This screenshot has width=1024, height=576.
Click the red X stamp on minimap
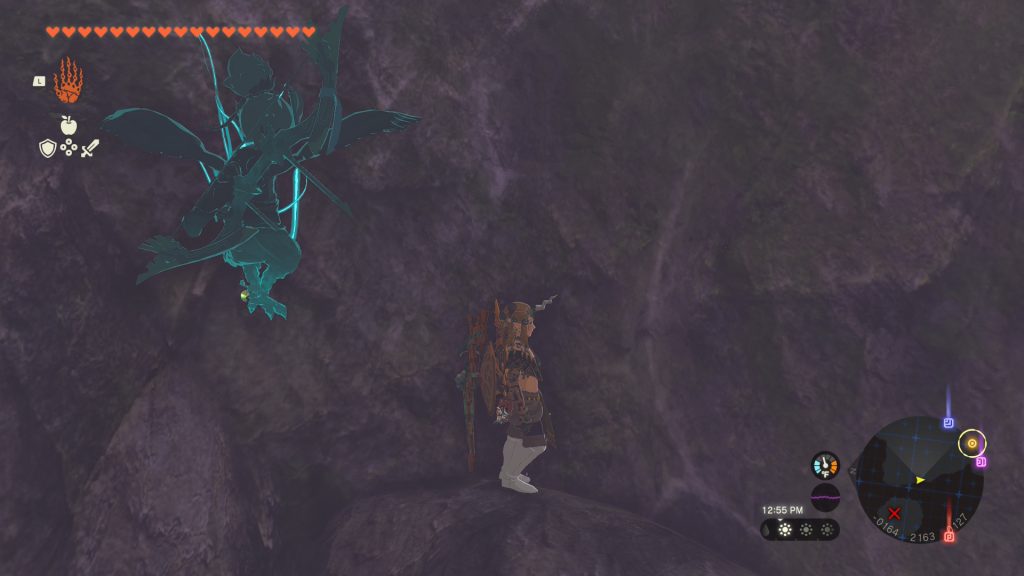pos(894,513)
